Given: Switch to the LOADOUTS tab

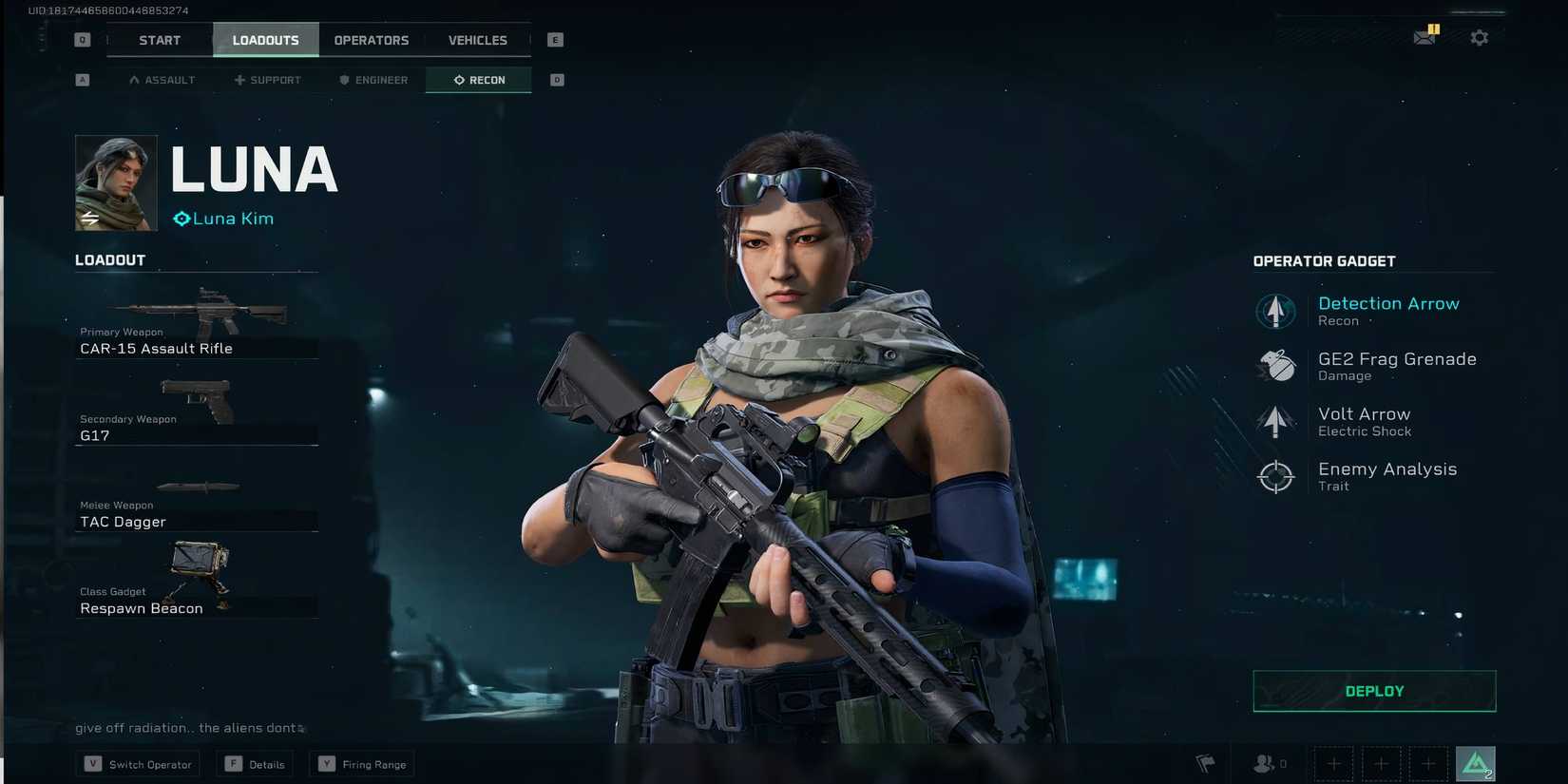Looking at the screenshot, I should point(265,40).
